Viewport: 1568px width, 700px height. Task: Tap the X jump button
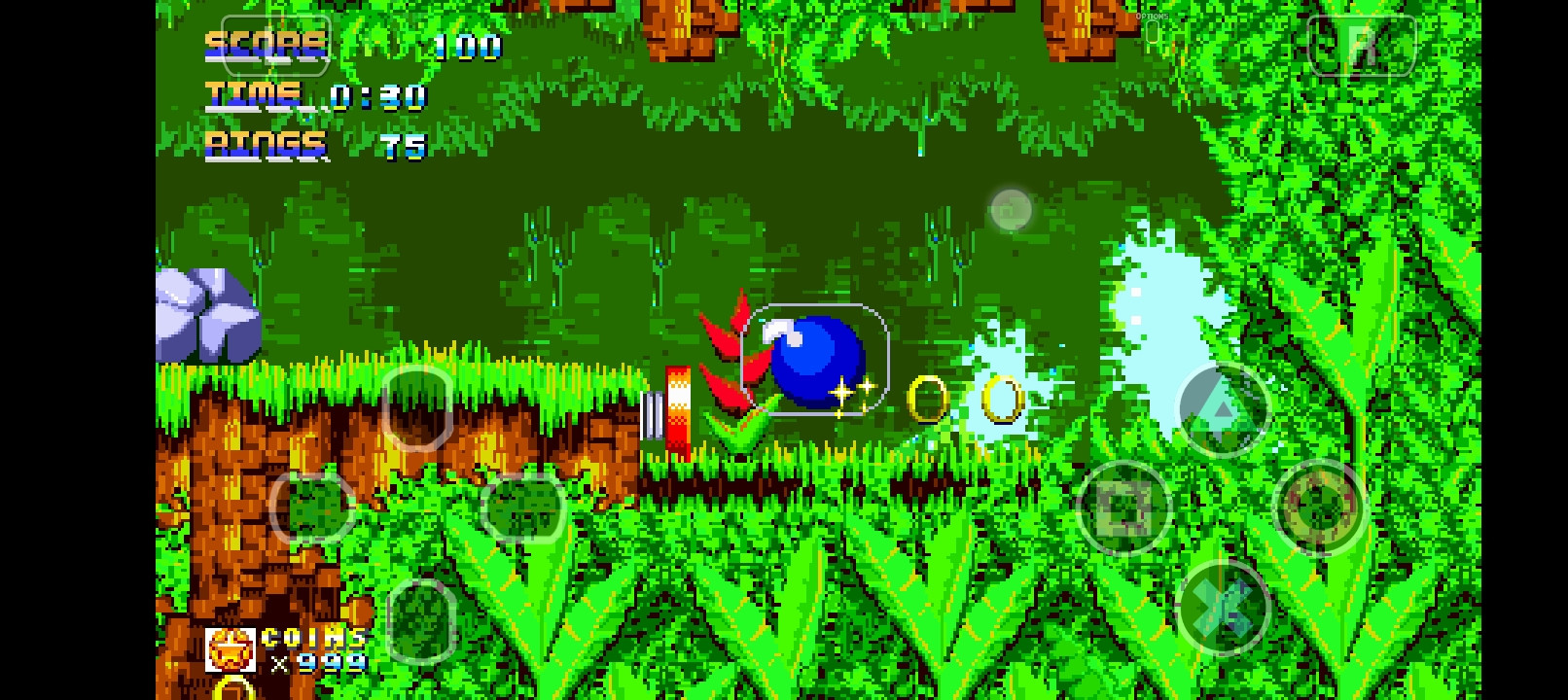coord(1224,605)
